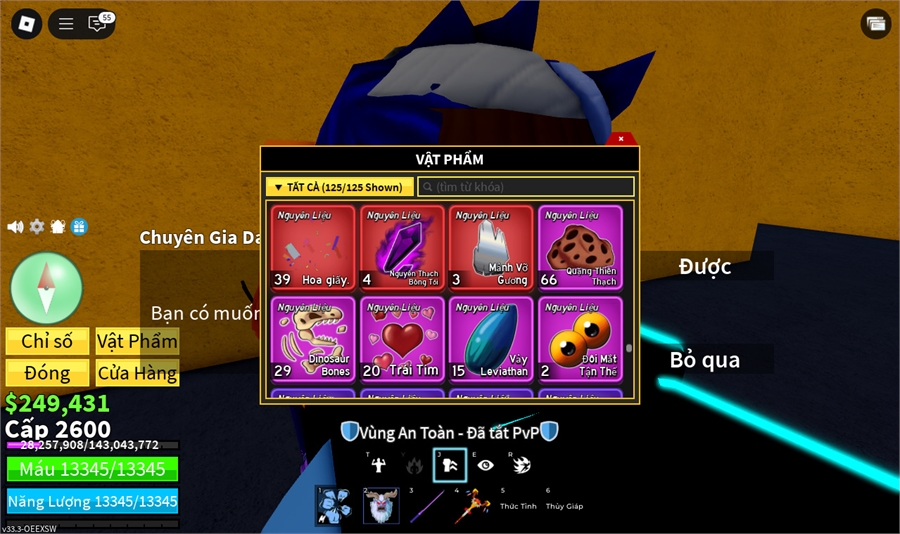Viewport: 900px width, 534px height.
Task: Open settings with the gear icon
Action: [x=37, y=227]
